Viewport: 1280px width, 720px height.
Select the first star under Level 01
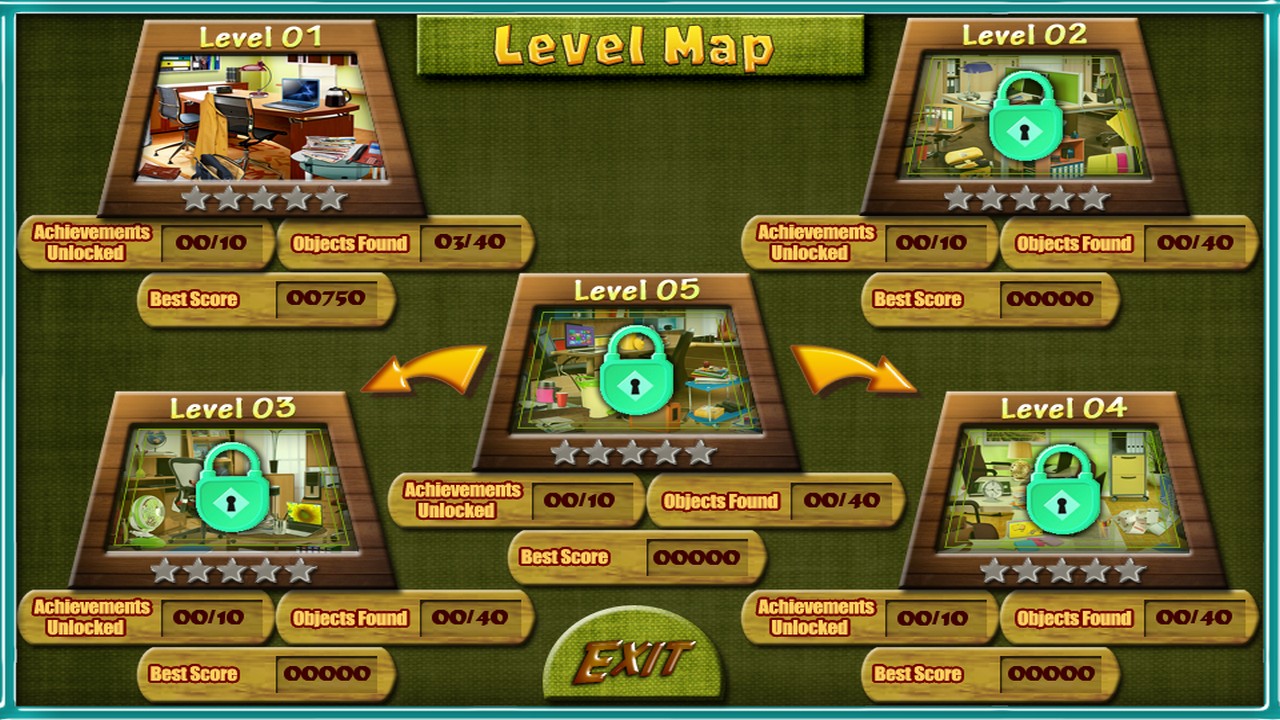194,197
